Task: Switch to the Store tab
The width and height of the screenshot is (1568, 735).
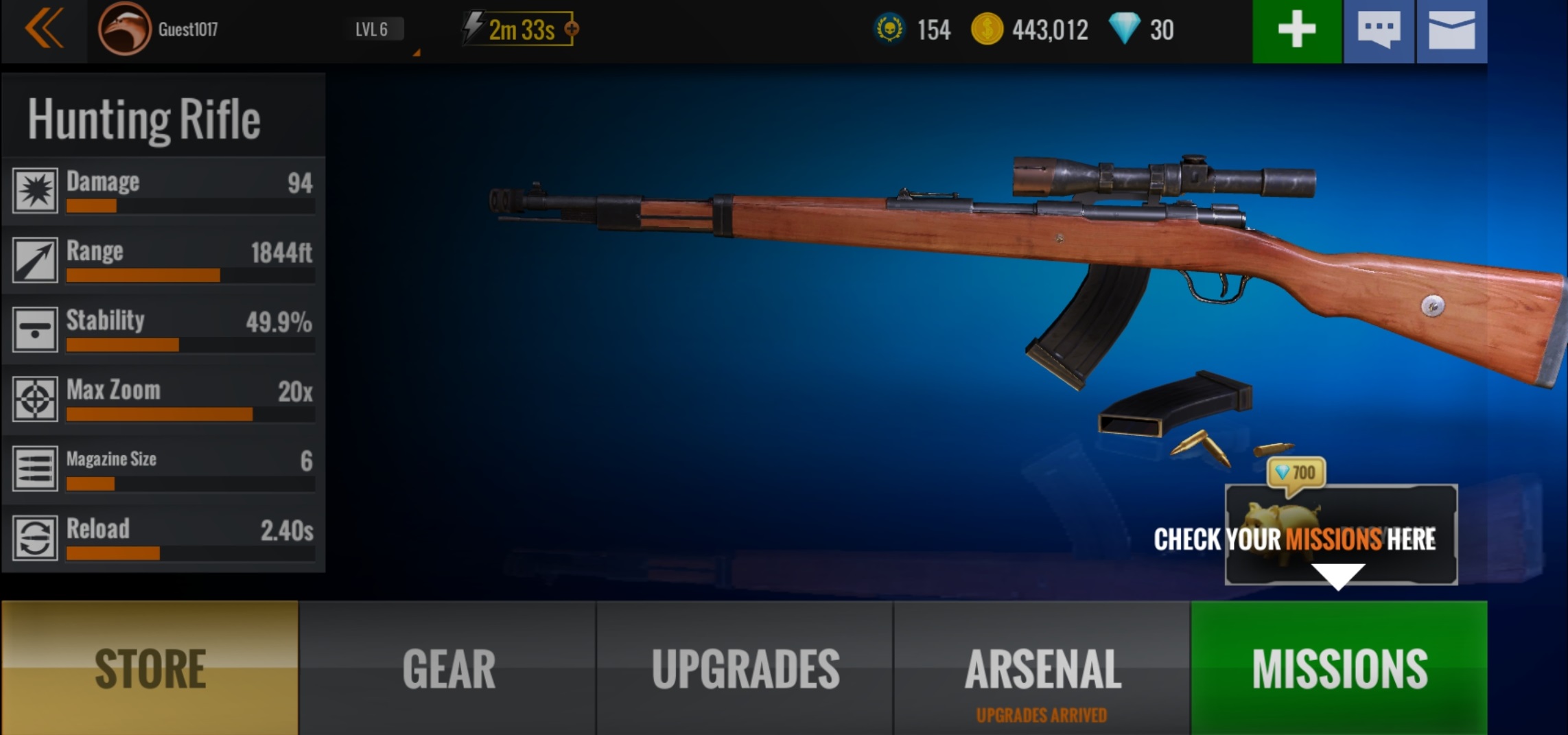Action: [150, 668]
